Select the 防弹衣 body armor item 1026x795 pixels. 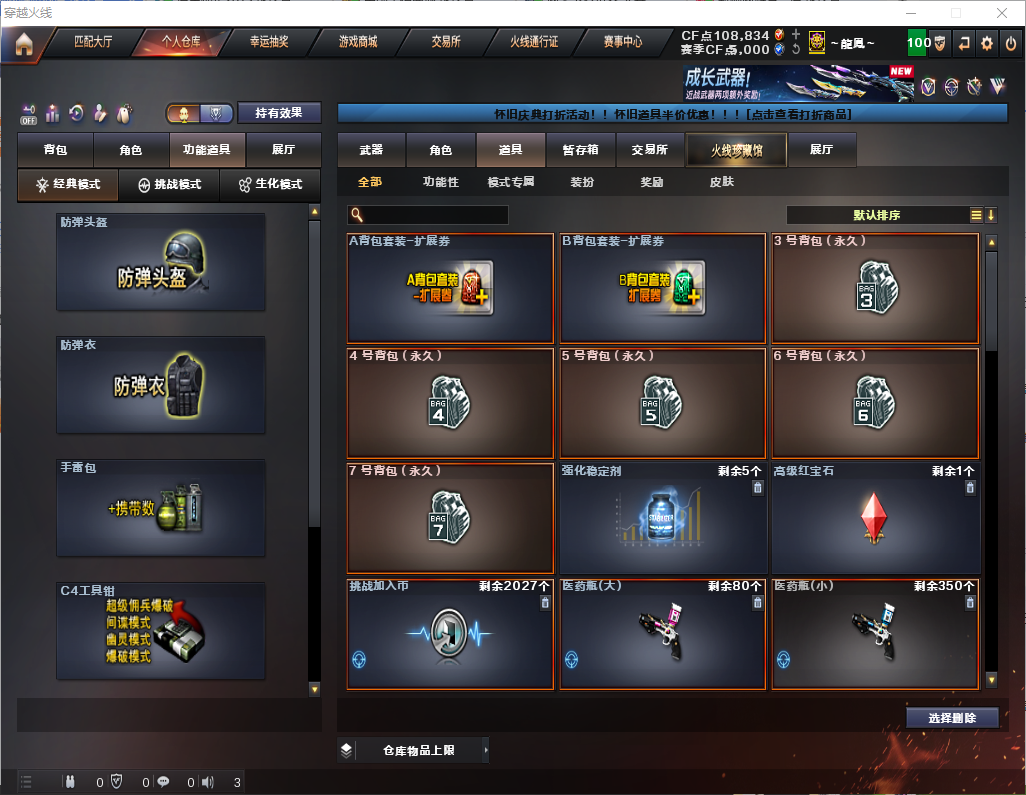[x=161, y=385]
